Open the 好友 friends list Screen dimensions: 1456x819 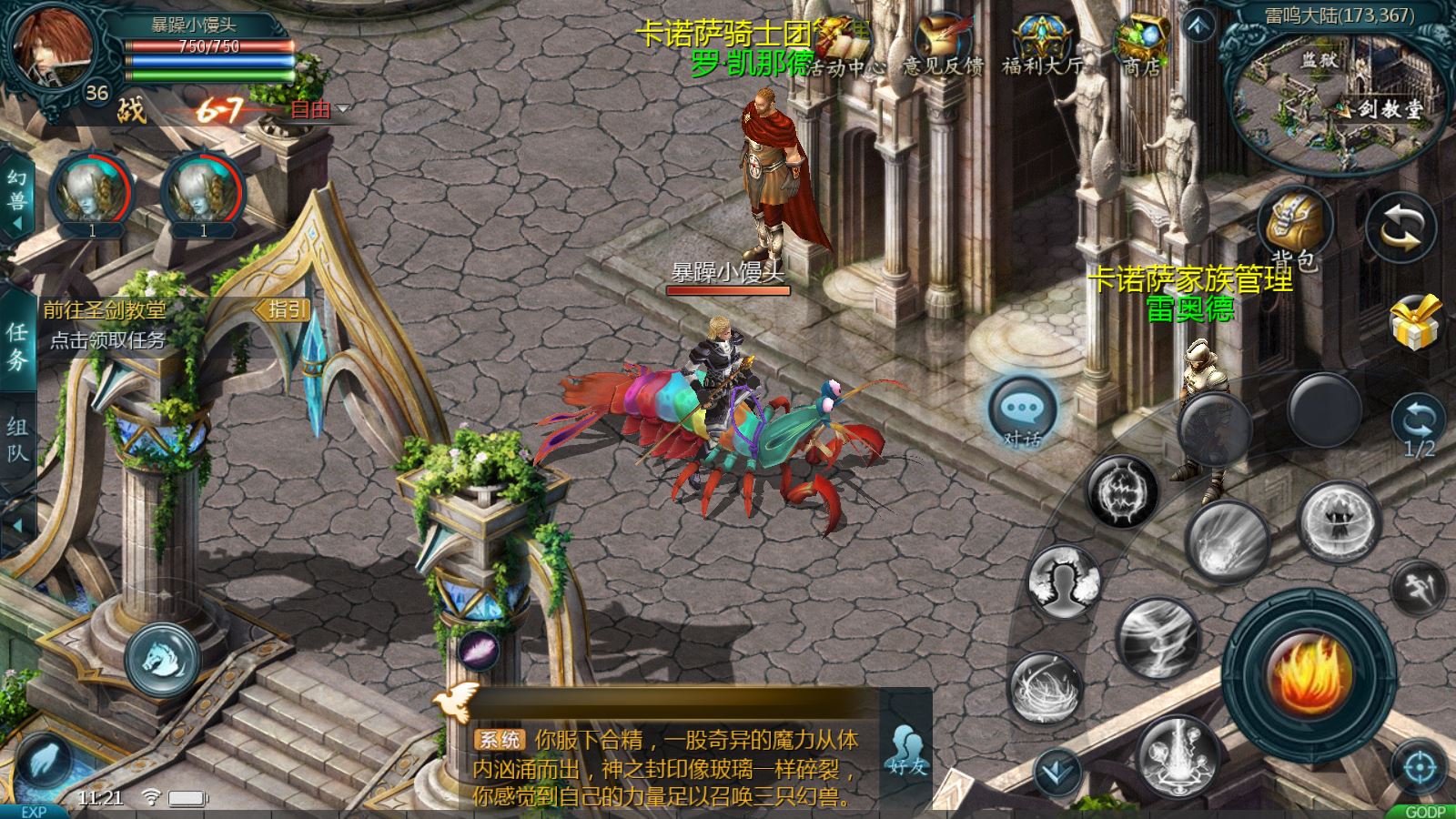tap(907, 752)
